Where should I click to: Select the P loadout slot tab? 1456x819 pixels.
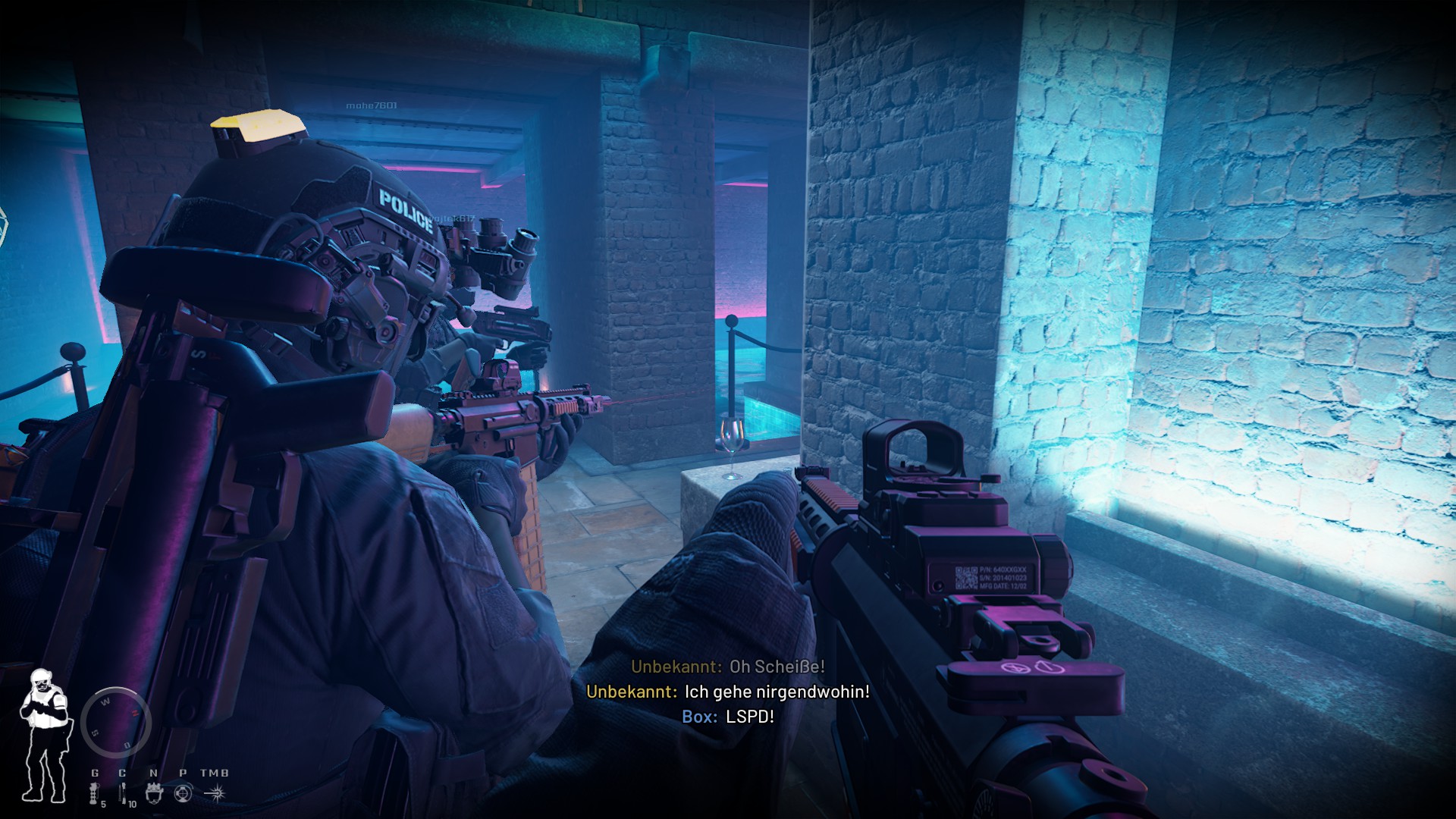[x=183, y=773]
